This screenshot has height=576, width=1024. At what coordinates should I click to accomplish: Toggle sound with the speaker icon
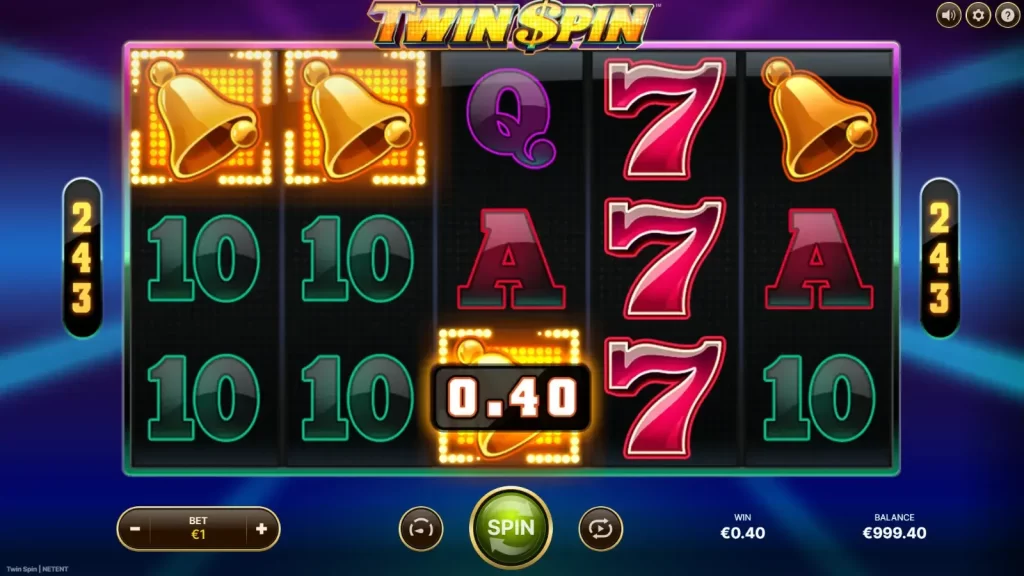coord(948,15)
